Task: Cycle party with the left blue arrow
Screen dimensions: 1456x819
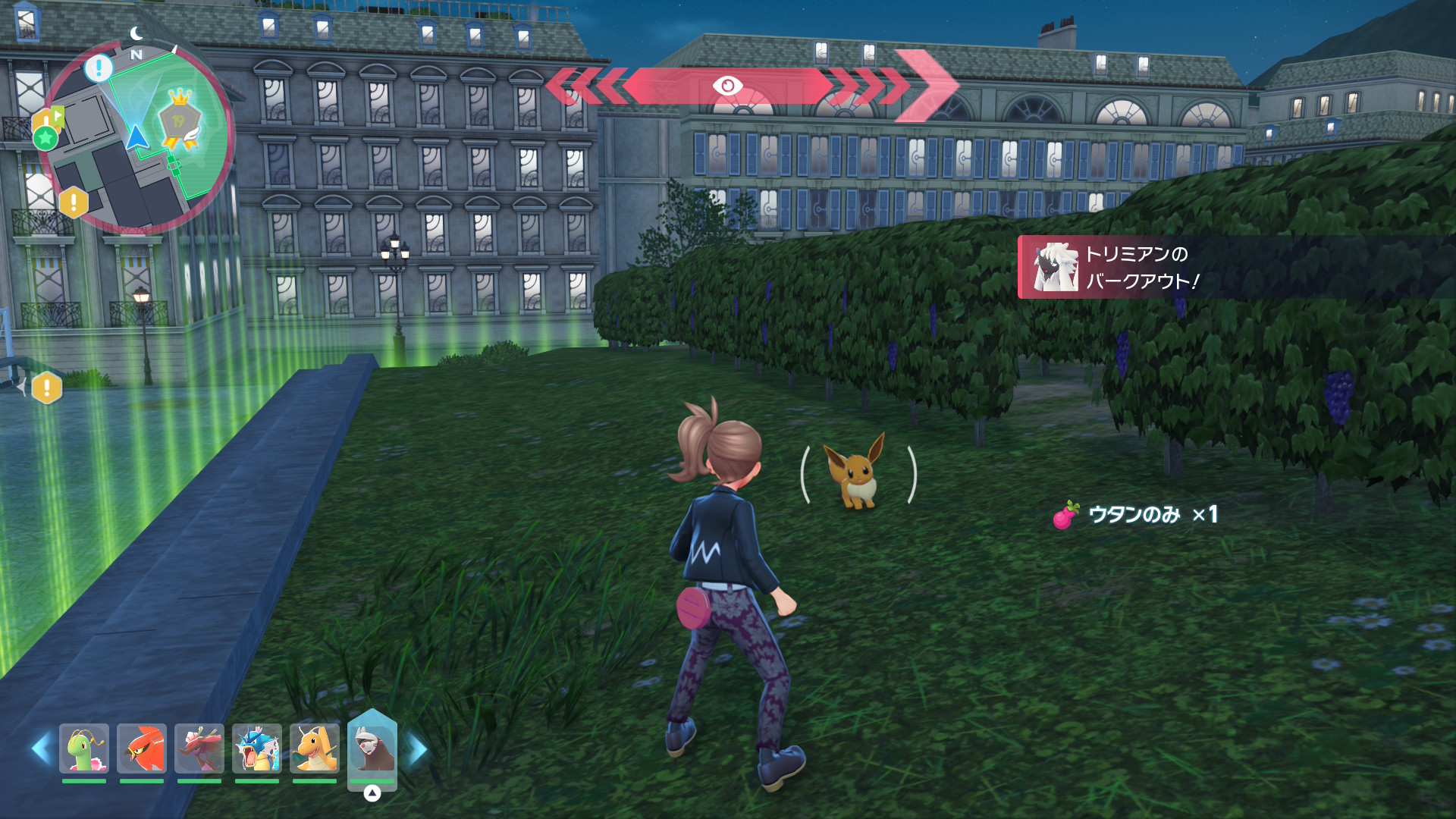Action: tap(41, 748)
